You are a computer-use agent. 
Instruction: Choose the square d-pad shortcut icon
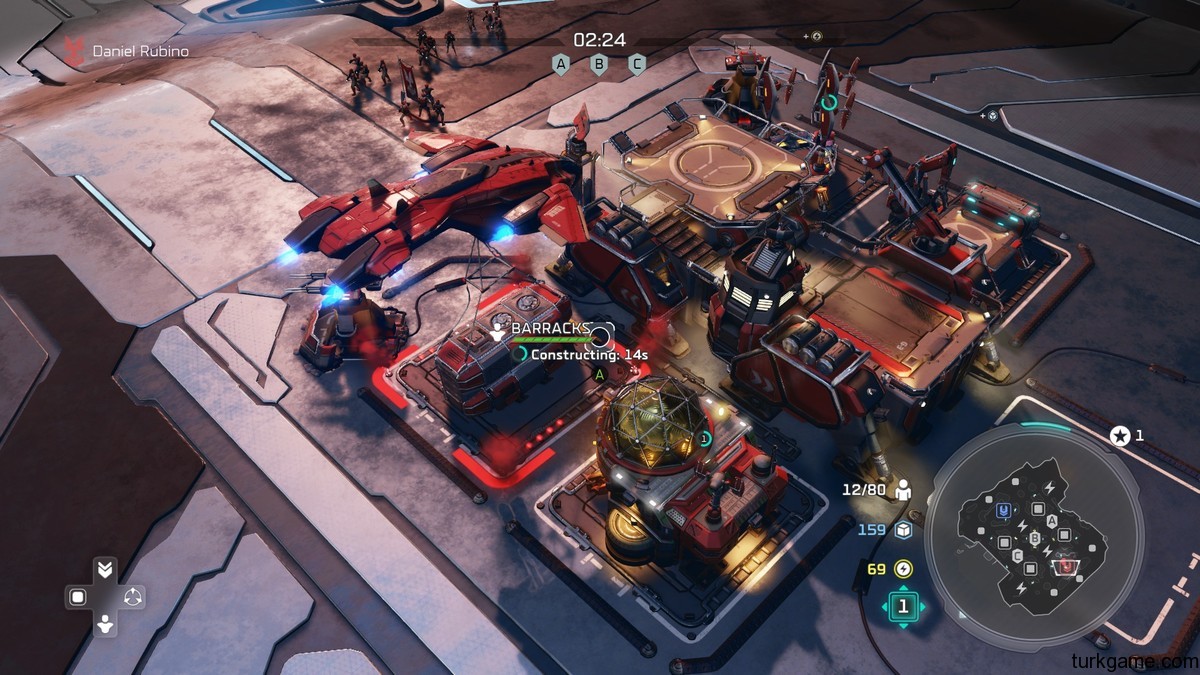(x=77, y=597)
